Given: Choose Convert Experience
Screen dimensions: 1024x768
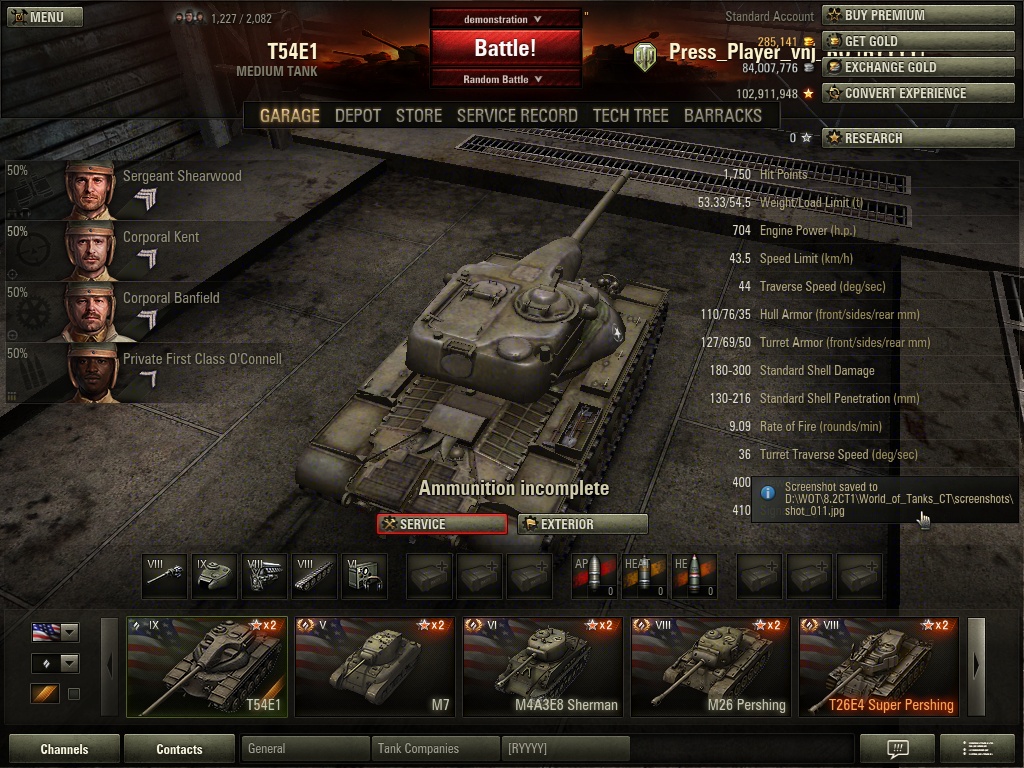Looking at the screenshot, I should pos(917,93).
